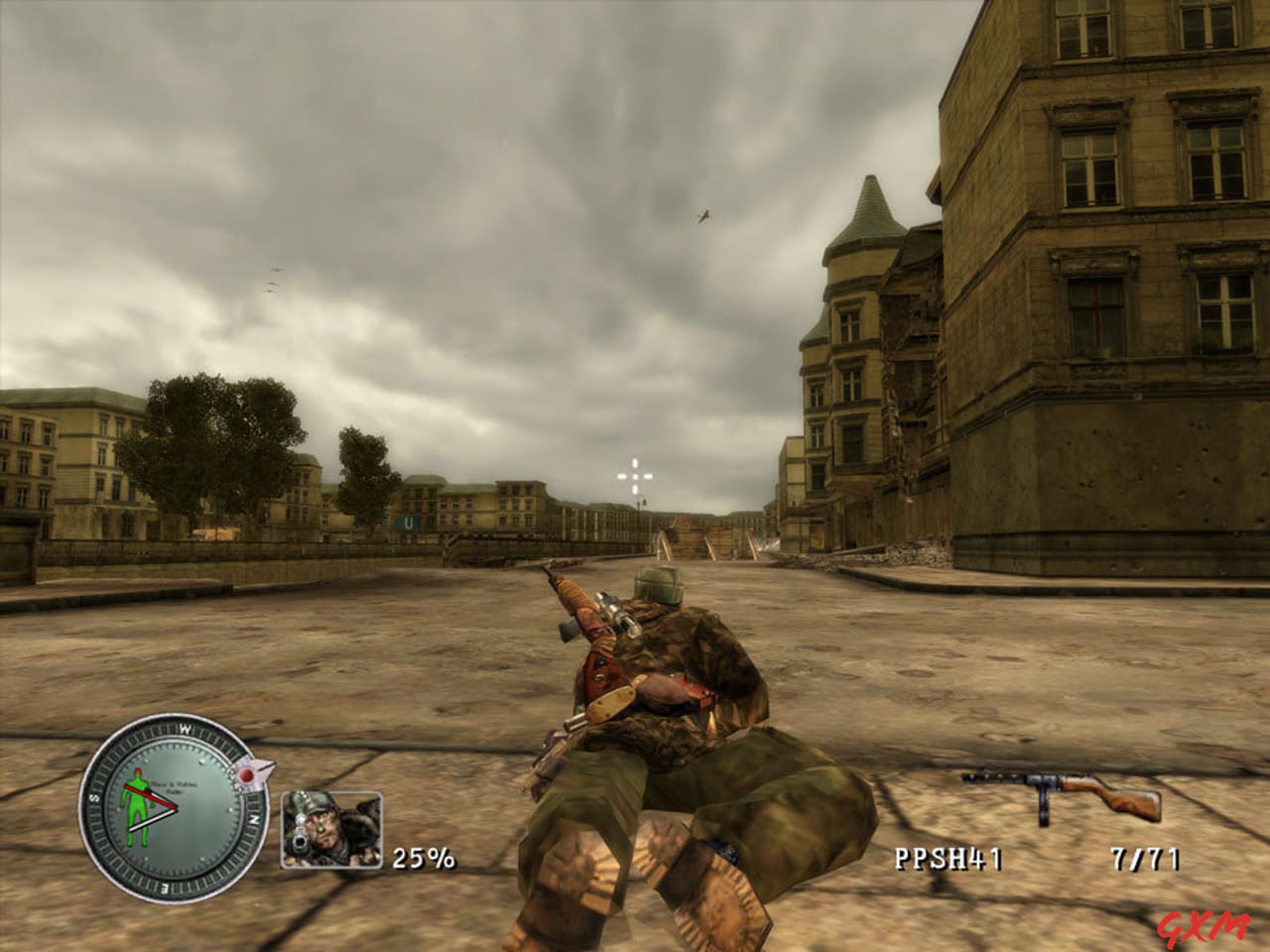The width and height of the screenshot is (1270, 952).
Task: Open the weapon selection display
Action: (x=1057, y=793)
